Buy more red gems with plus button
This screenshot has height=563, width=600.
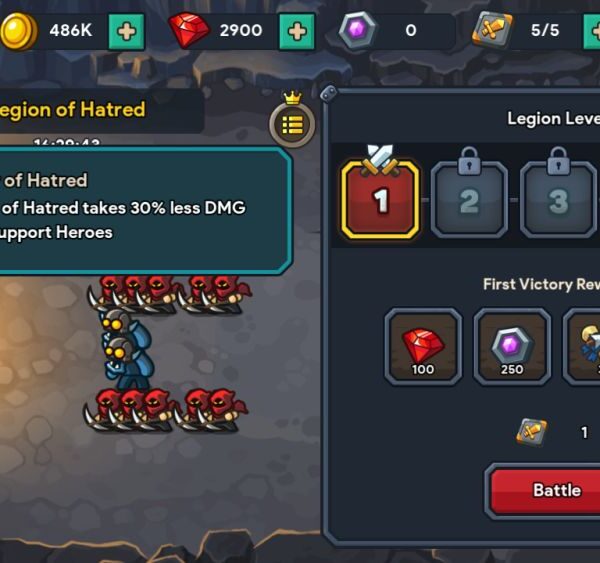[296, 31]
